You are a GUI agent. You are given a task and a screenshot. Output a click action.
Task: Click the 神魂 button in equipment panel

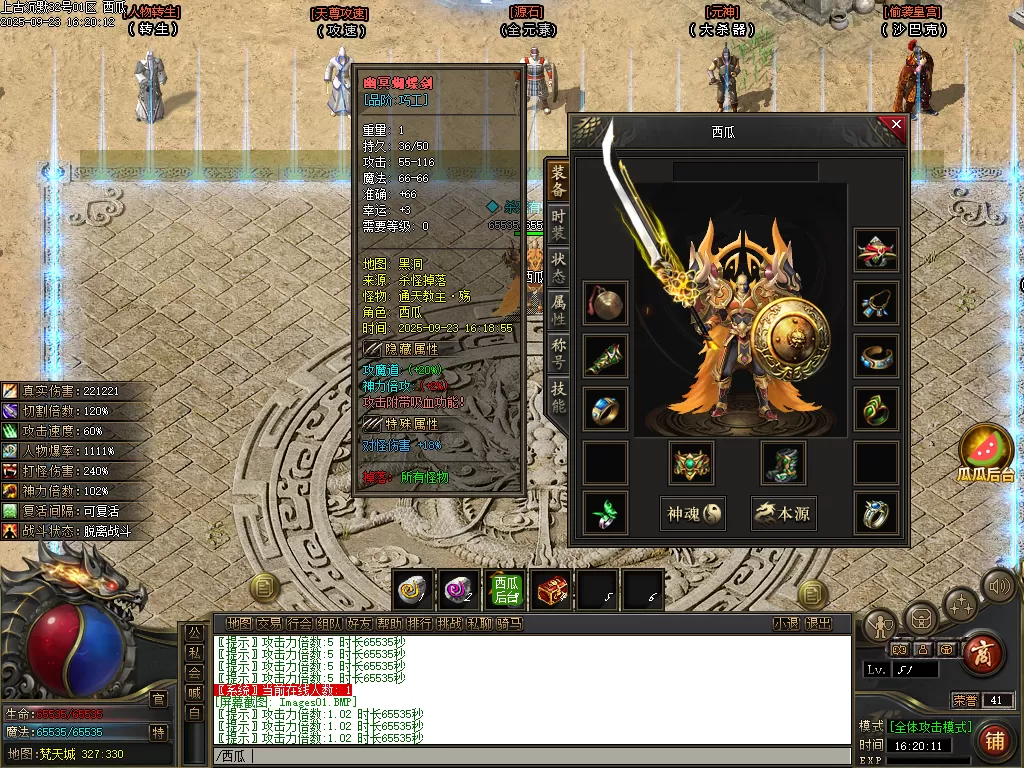pos(695,514)
